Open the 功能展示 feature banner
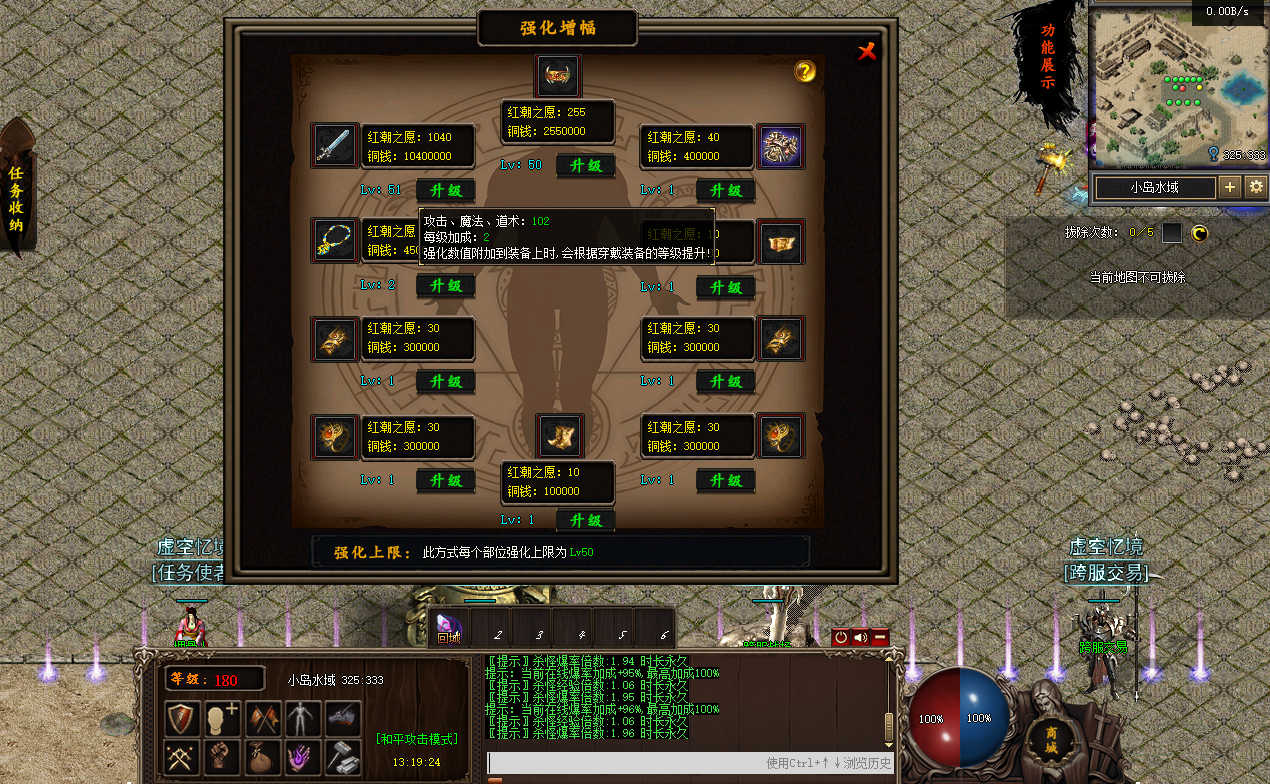Screen dimensions: 1270x784 click(1046, 57)
